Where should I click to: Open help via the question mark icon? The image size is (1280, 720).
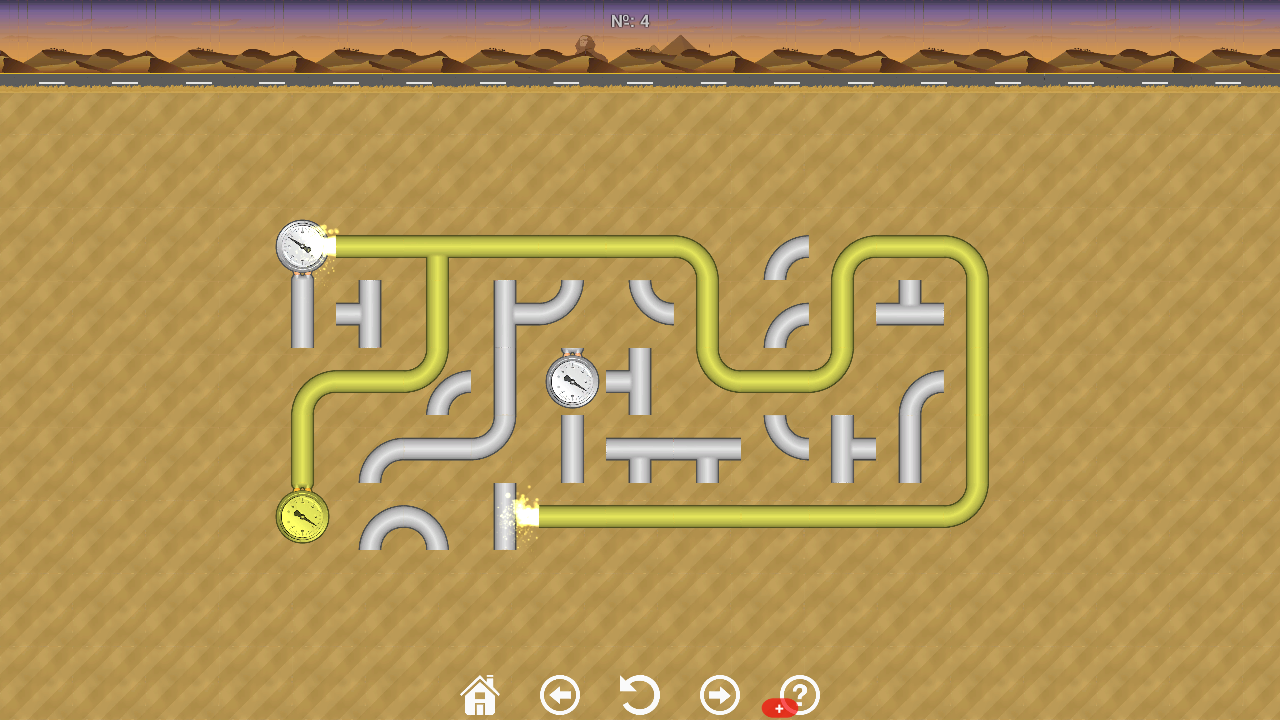pyautogui.click(x=797, y=693)
